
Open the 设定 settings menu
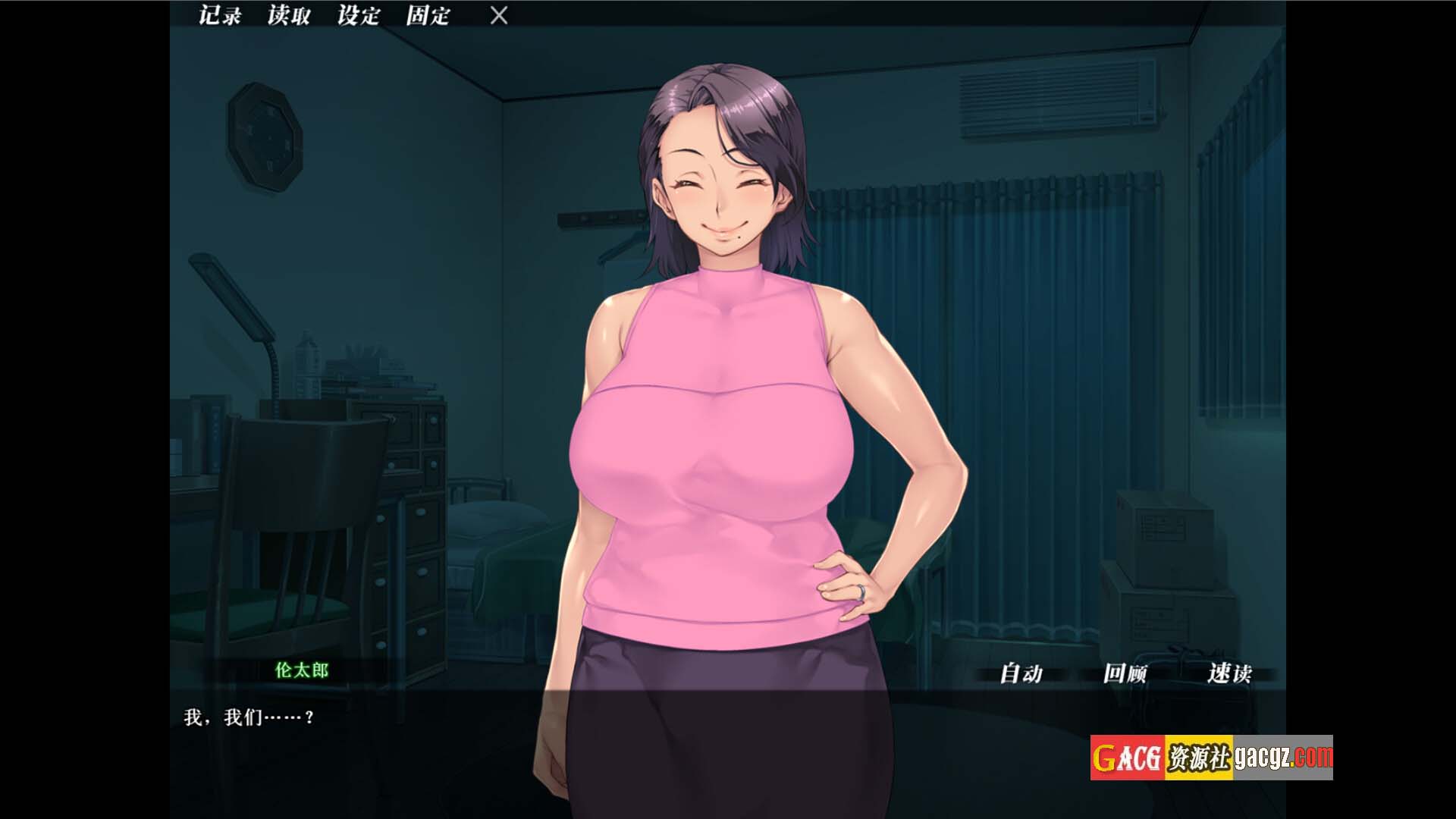click(358, 15)
